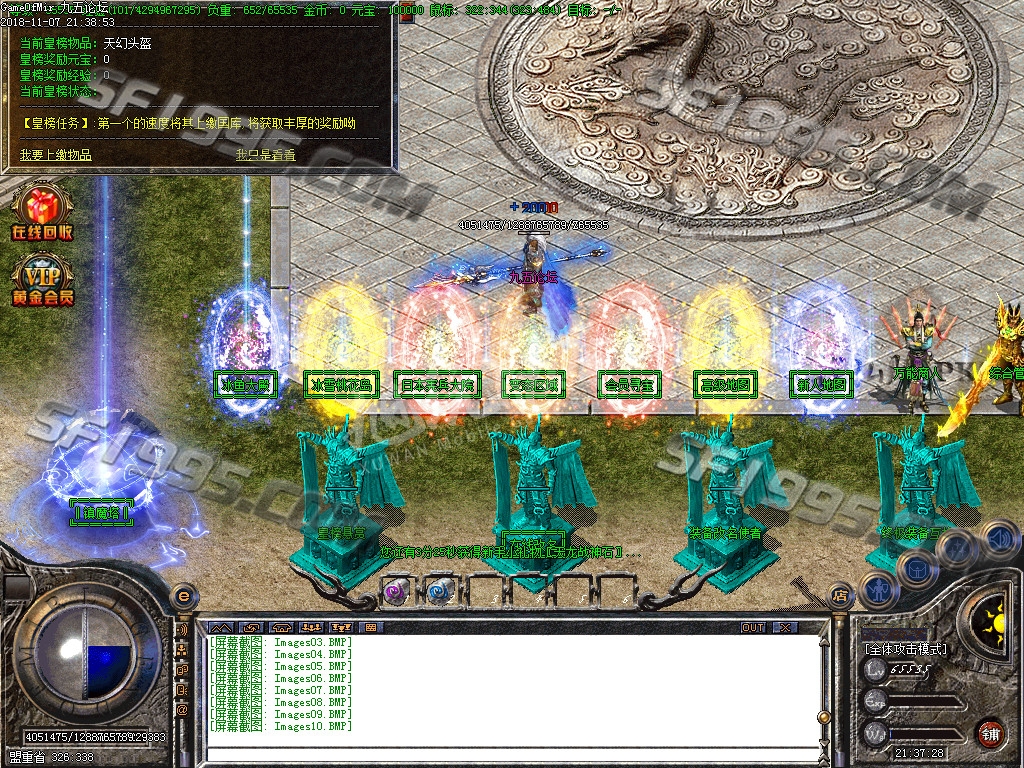Image resolution: width=1024 pixels, height=768 pixels.
Task: Click the grid icon button above chat
Action: 371,627
